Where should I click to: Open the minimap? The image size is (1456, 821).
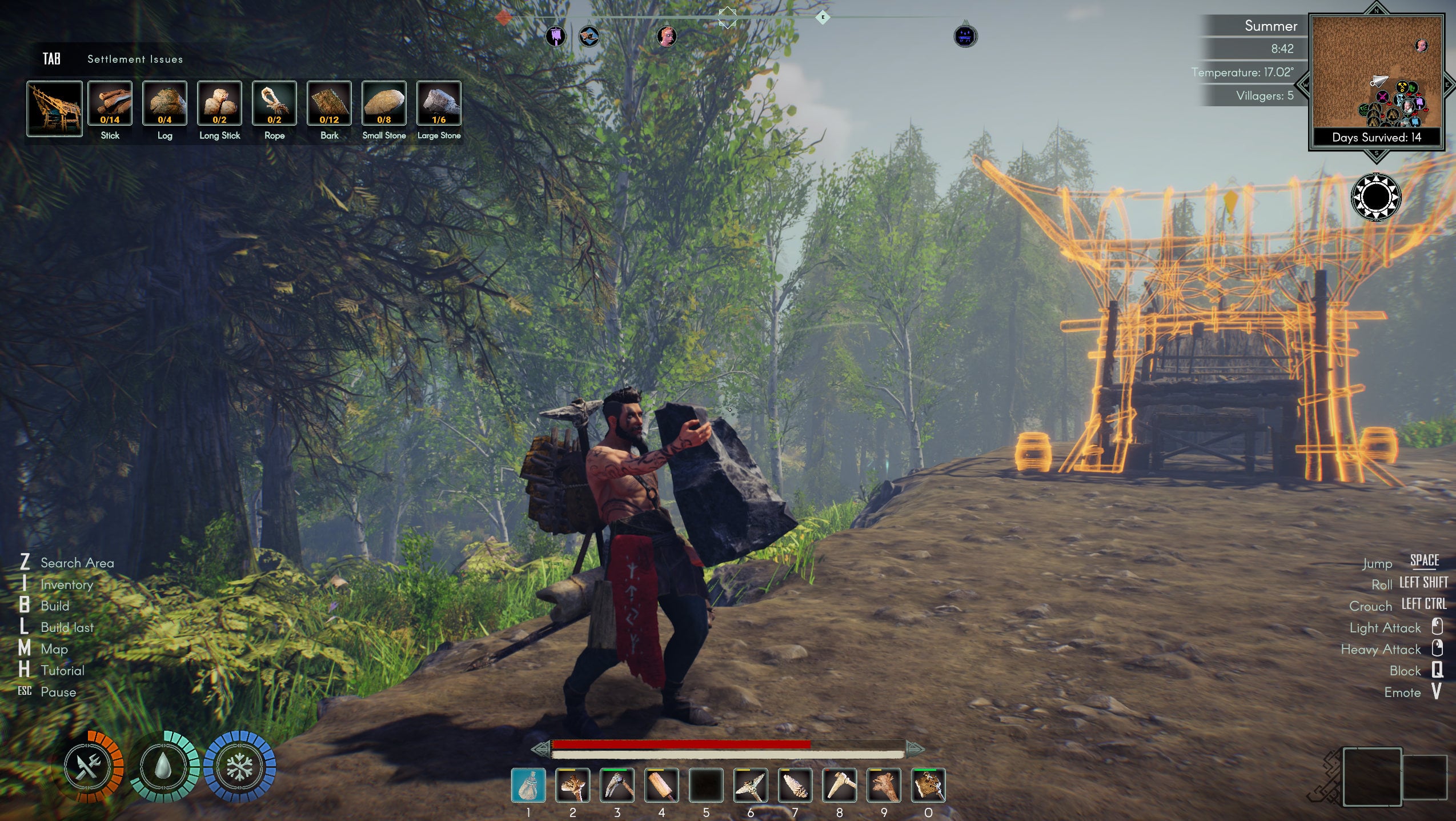pos(1377,80)
